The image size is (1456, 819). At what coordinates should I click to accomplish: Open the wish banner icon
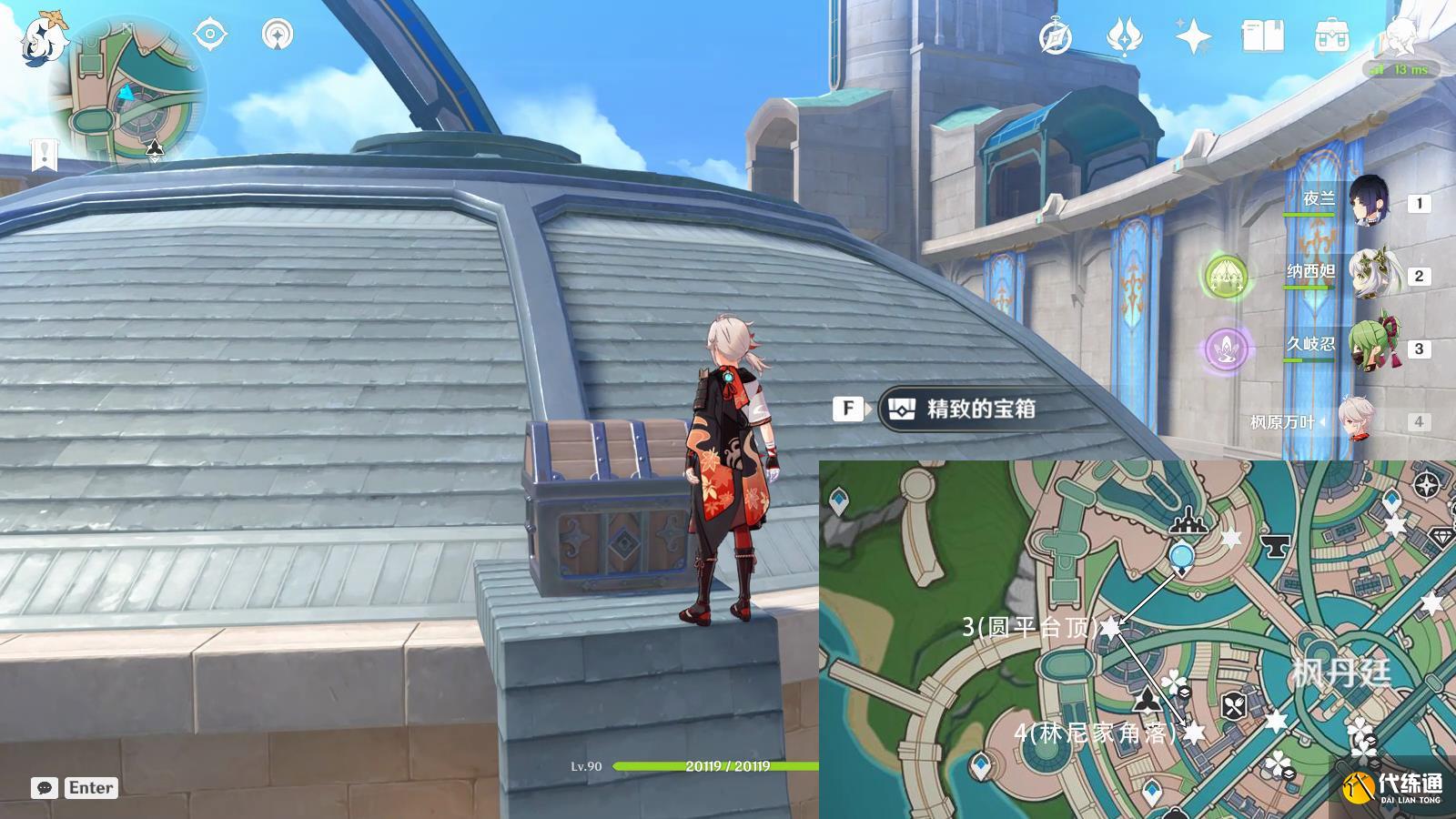pyautogui.click(x=1125, y=37)
